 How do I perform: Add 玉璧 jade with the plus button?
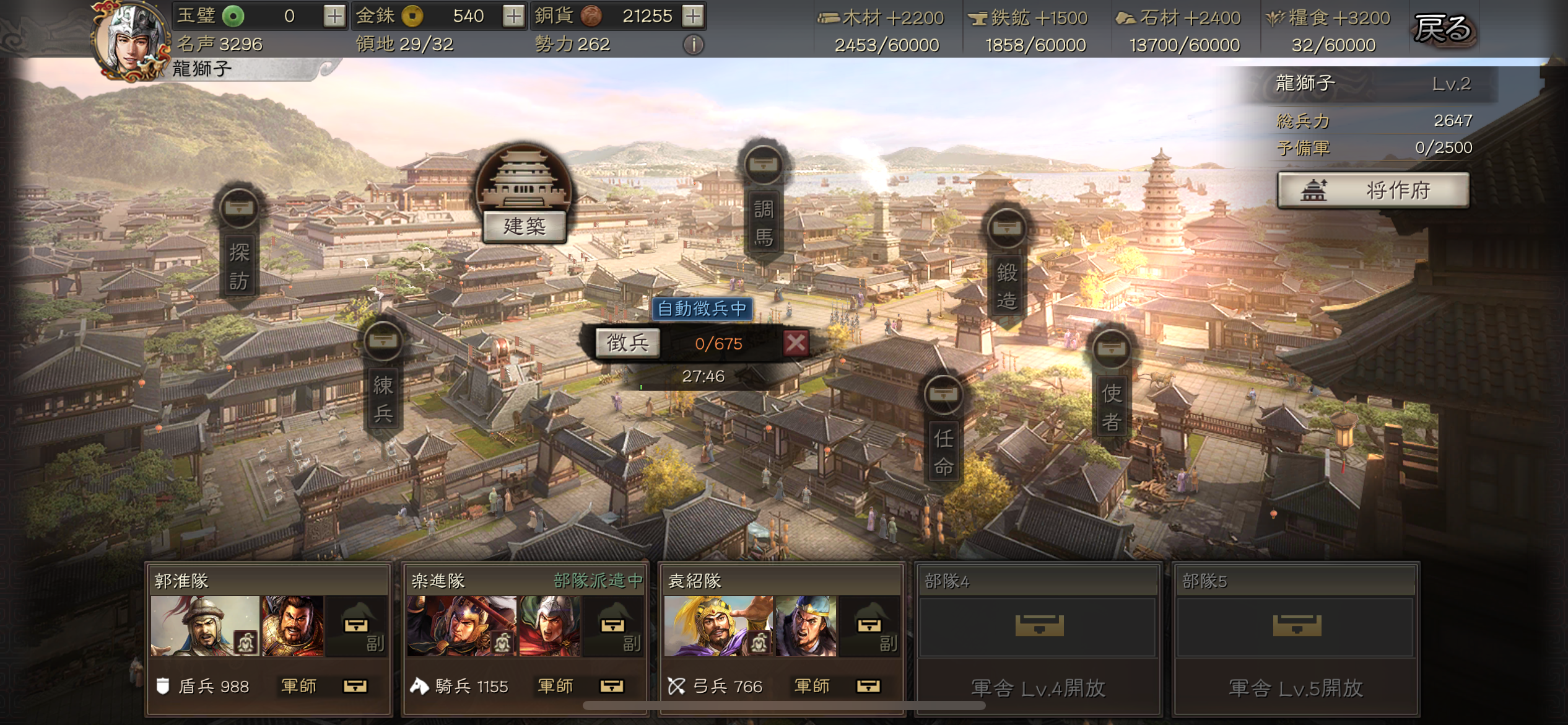[x=334, y=16]
